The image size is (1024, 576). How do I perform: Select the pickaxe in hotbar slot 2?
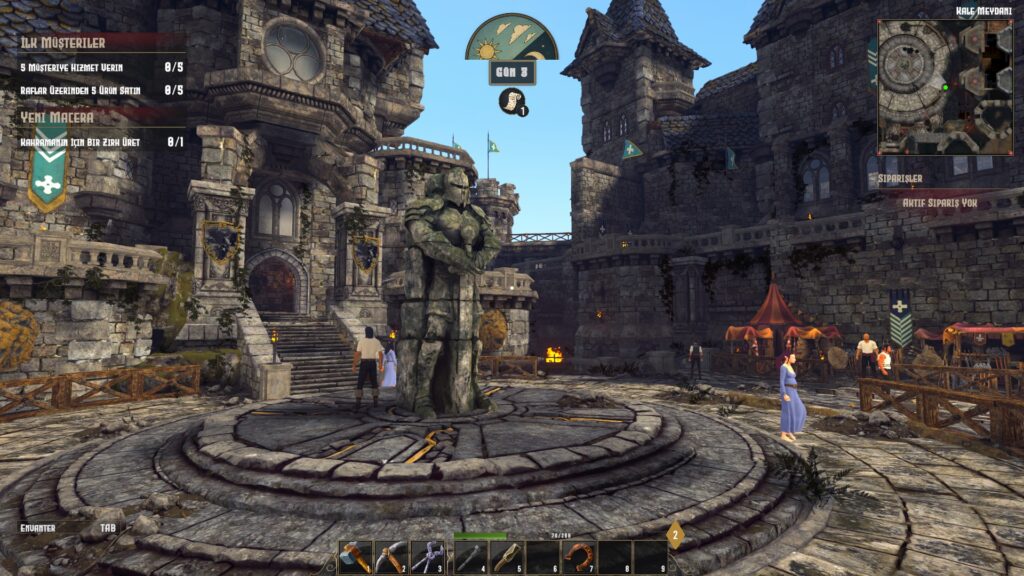point(391,557)
